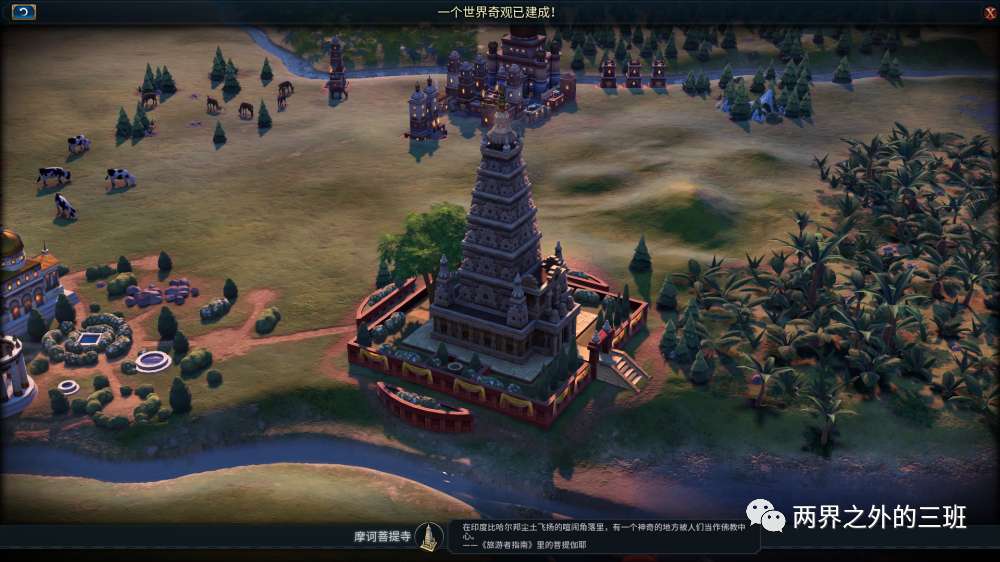Click the Mahabodhi Temple wonder icon
The width and height of the screenshot is (1000, 562).
(430, 537)
